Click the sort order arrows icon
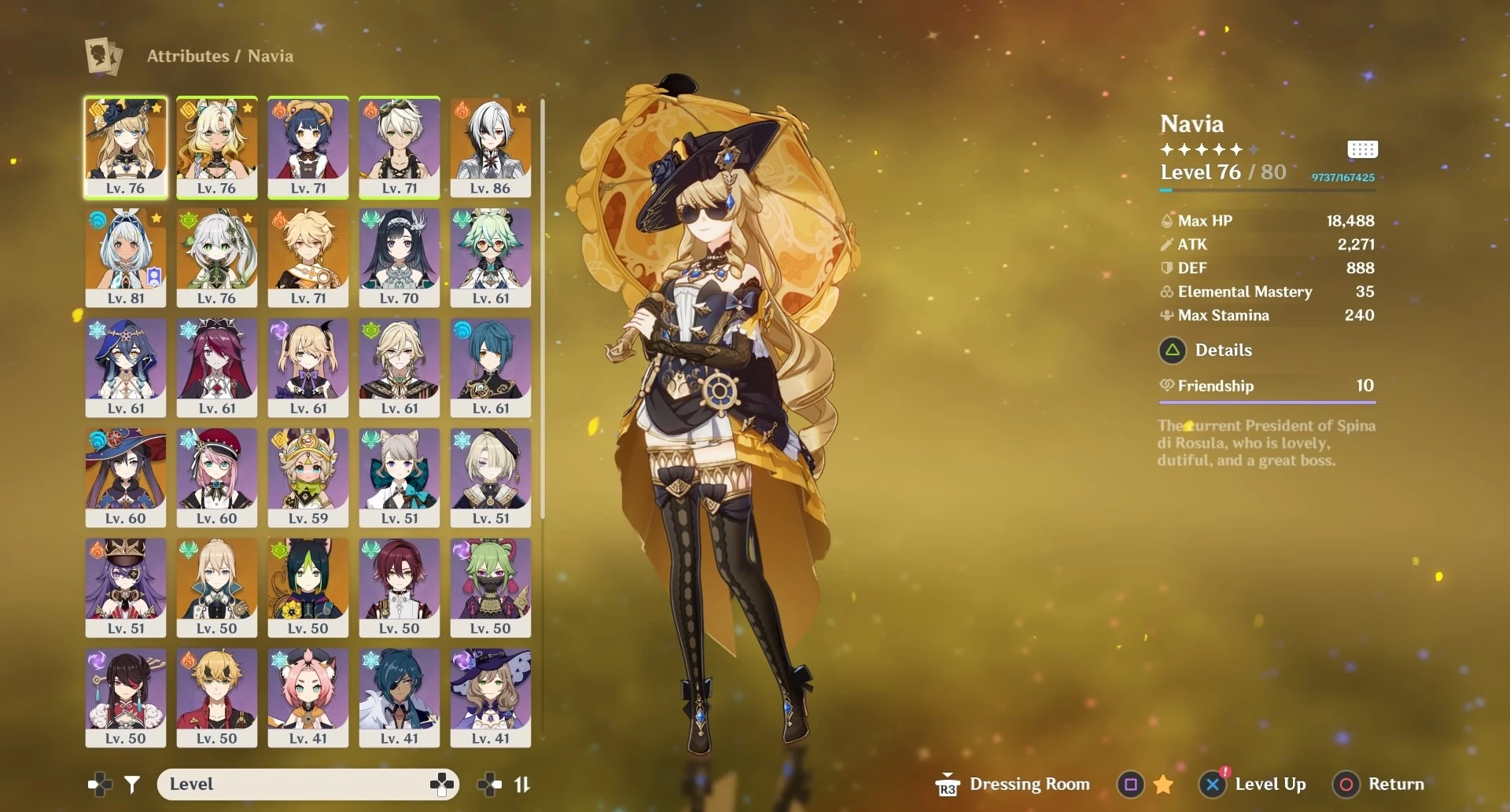Screen dimensions: 1510x812 point(522,784)
